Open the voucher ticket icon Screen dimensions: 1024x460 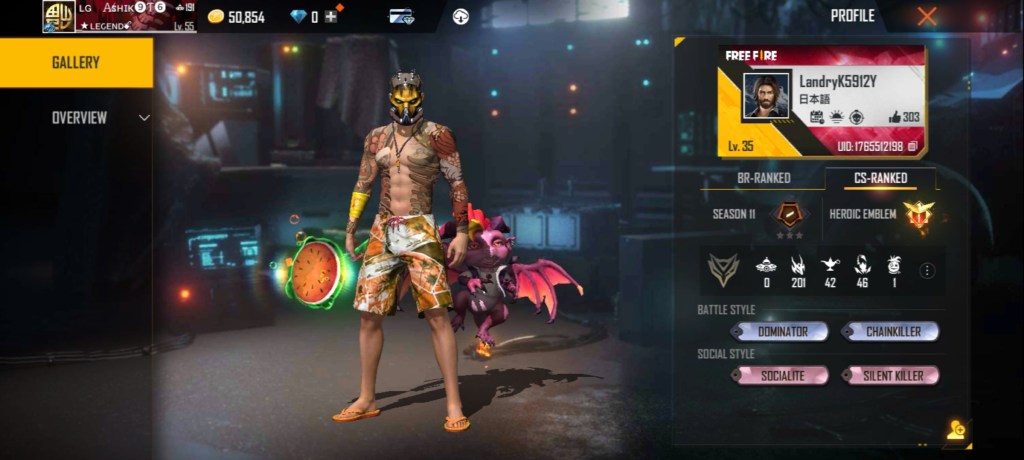coord(402,16)
